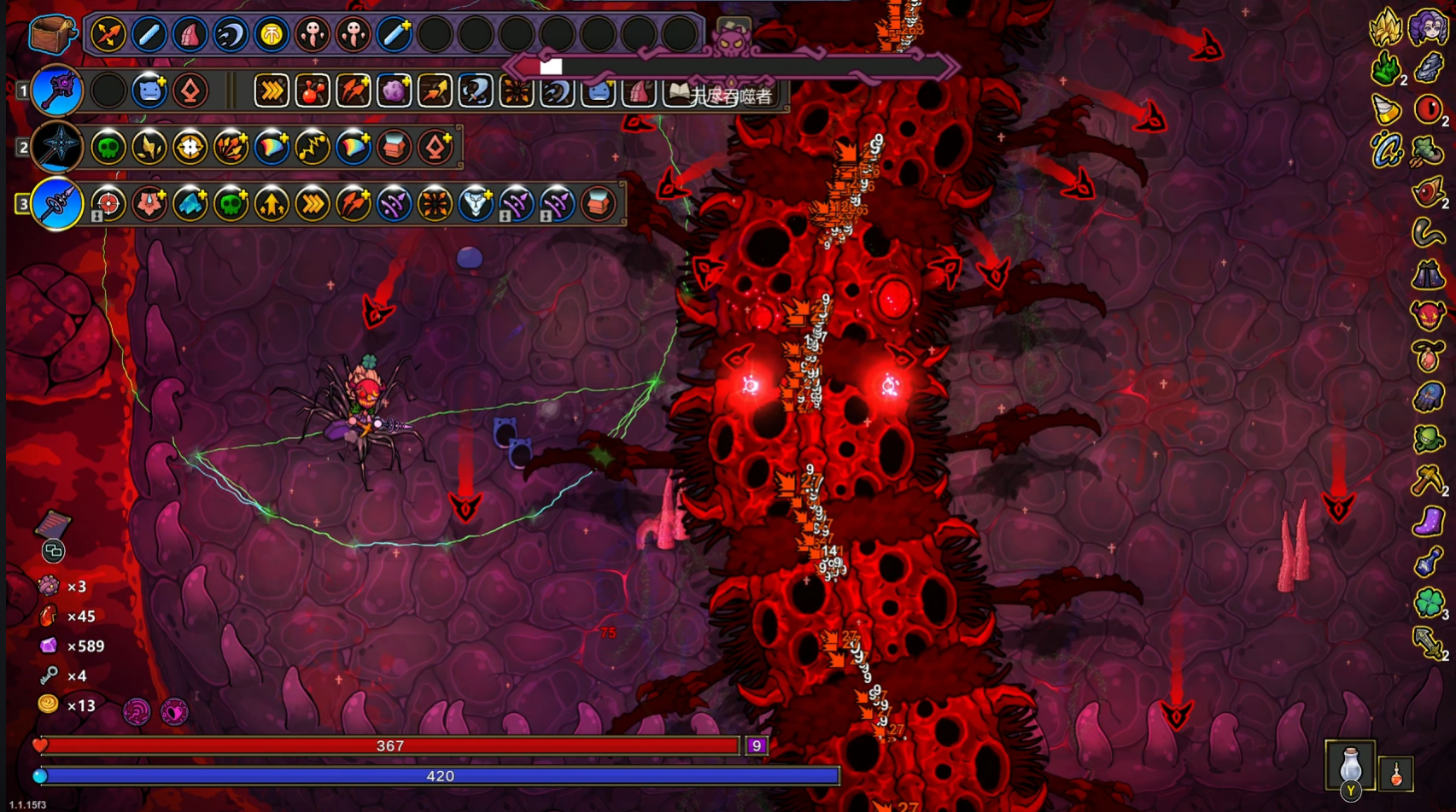Select the blue spear wand in slot 3
This screenshot has height=812, width=1456.
pos(57,204)
